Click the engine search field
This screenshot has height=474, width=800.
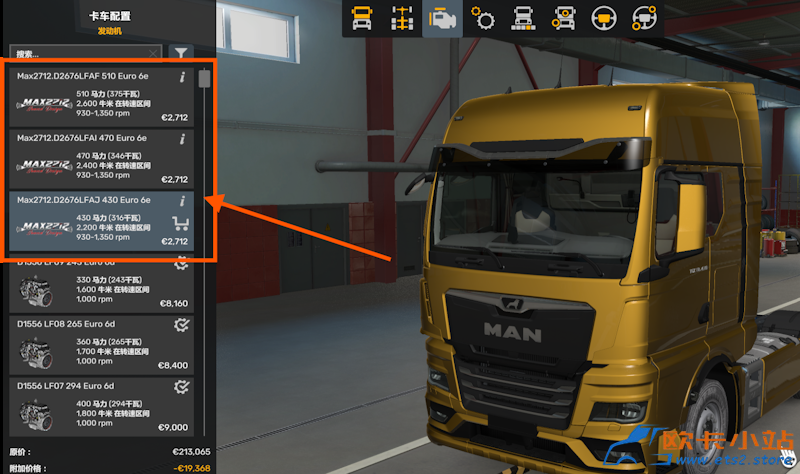[x=80, y=54]
